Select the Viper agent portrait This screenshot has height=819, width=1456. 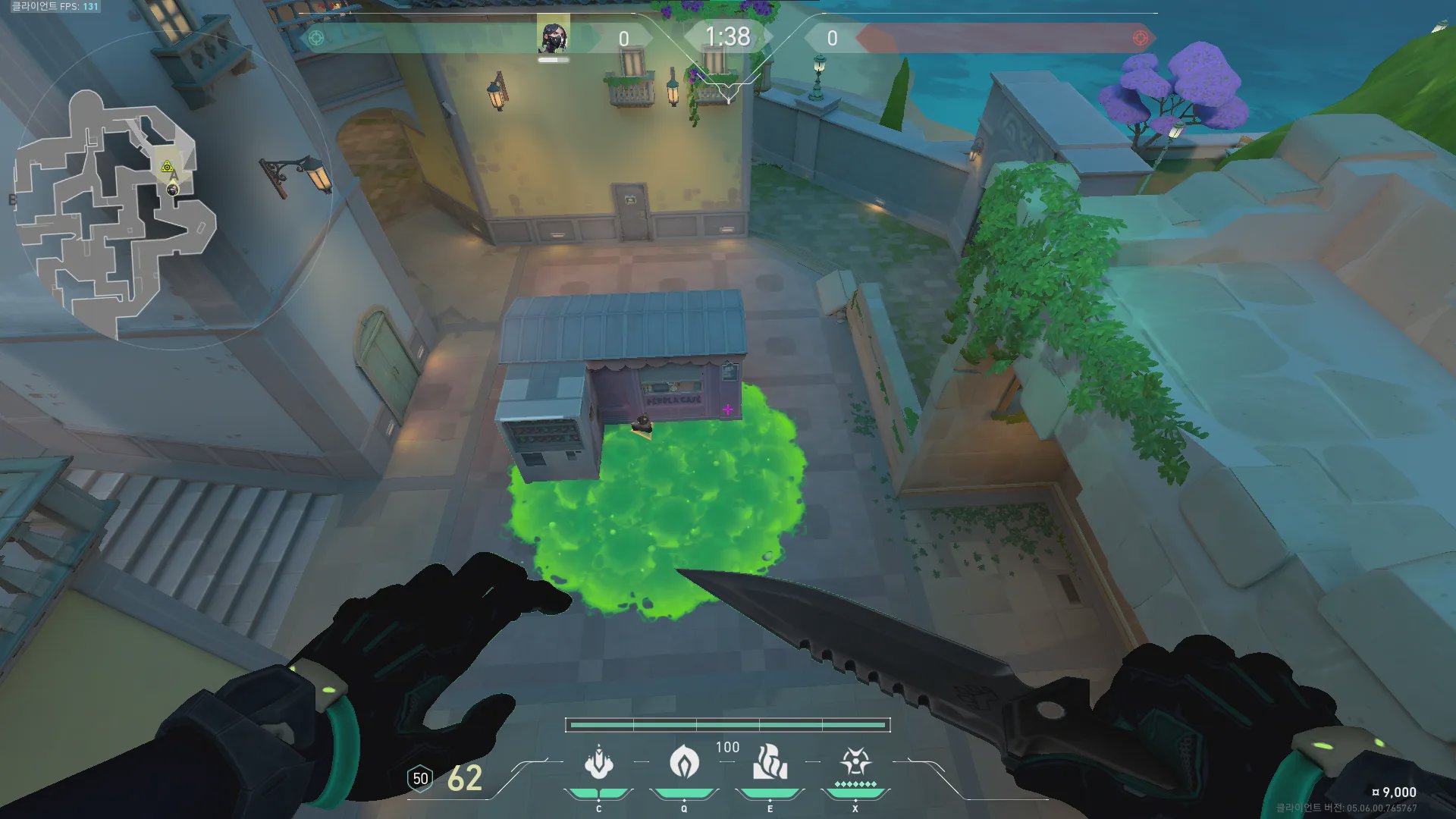[x=553, y=36]
